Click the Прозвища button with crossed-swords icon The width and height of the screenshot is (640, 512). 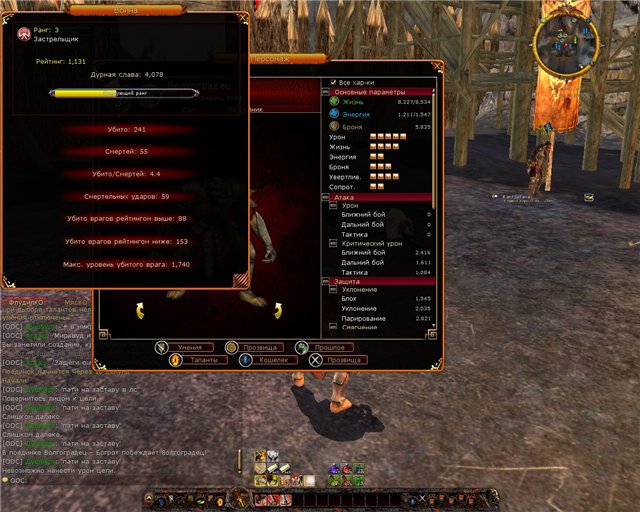[x=338, y=359]
